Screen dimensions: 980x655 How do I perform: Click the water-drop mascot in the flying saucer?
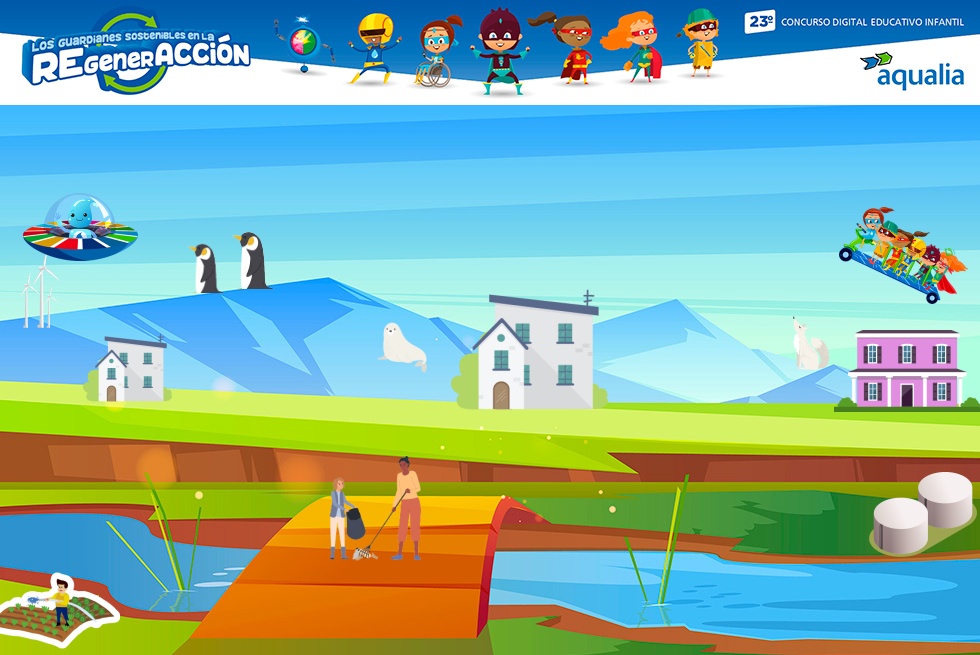pos(80,225)
